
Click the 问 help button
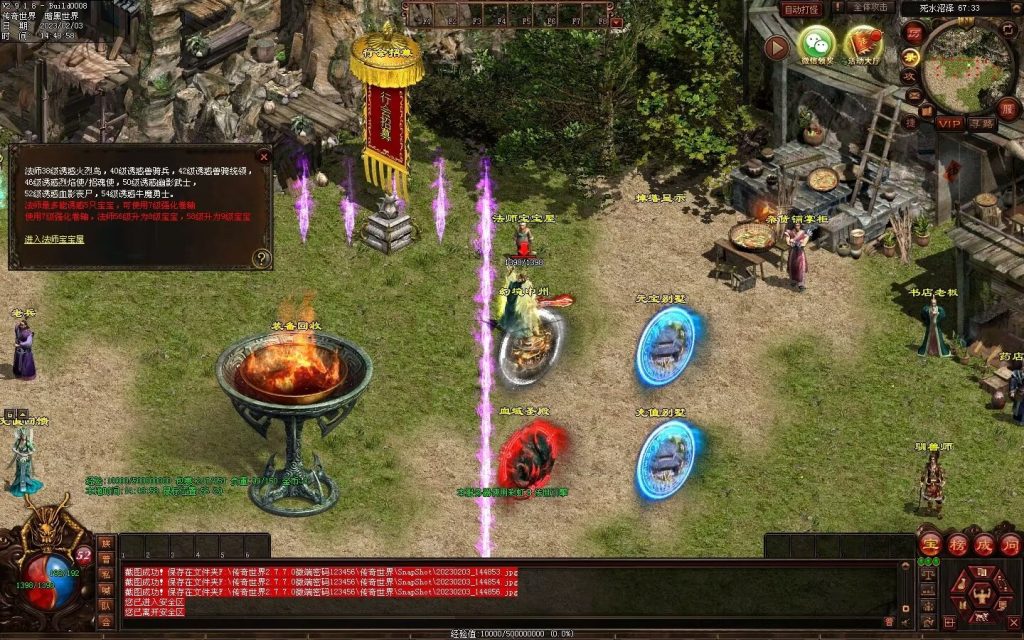click(x=1009, y=544)
